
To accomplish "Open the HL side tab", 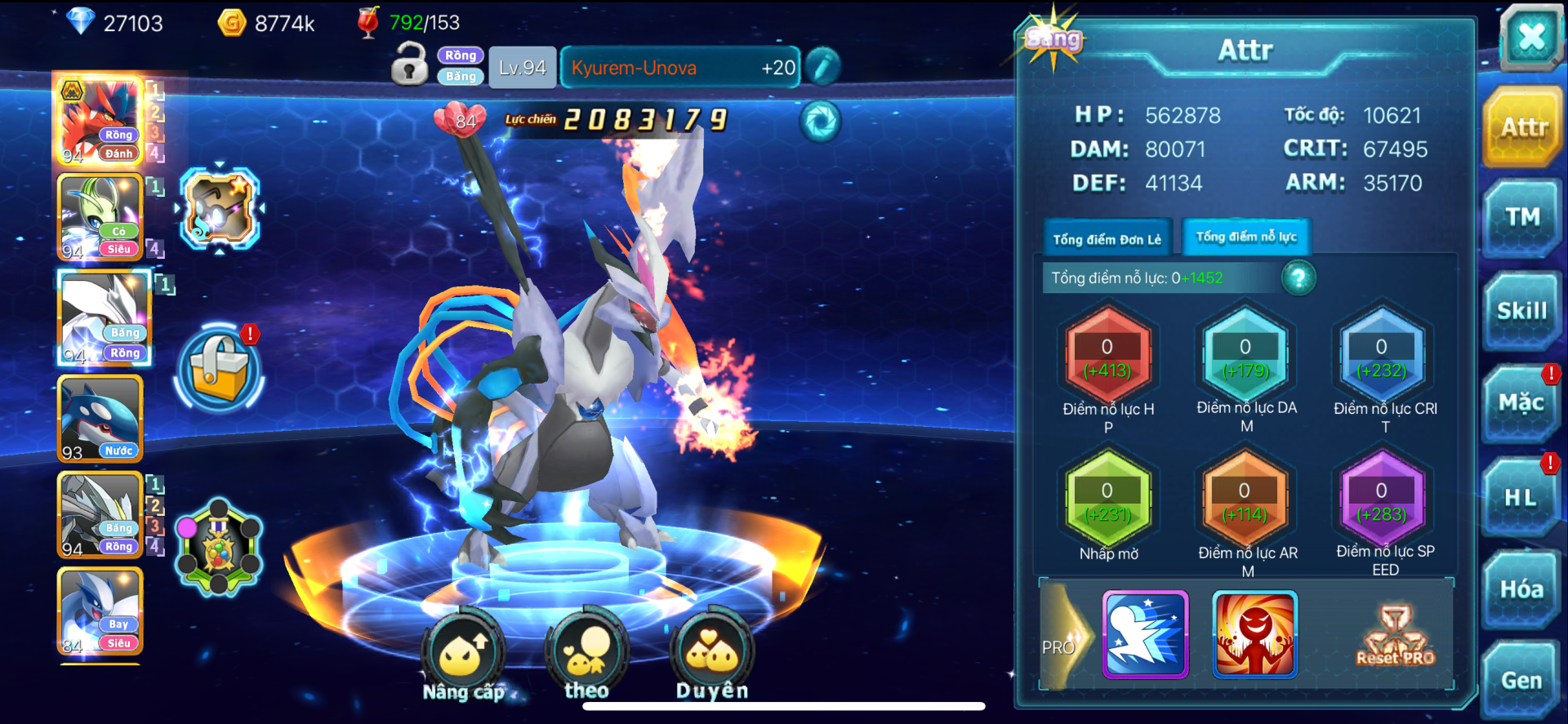I will 1521,497.
